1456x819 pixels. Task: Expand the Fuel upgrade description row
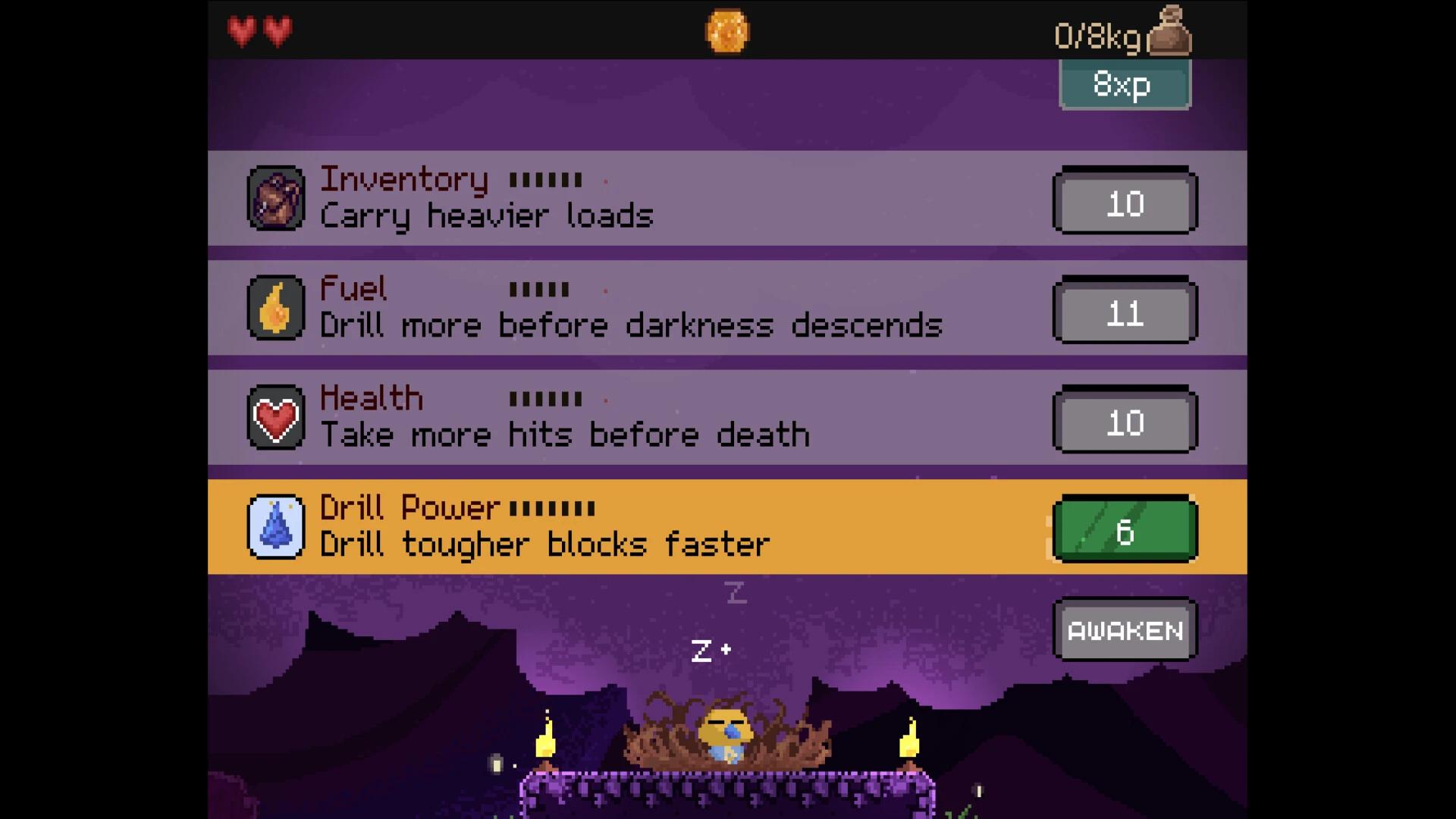682,306
